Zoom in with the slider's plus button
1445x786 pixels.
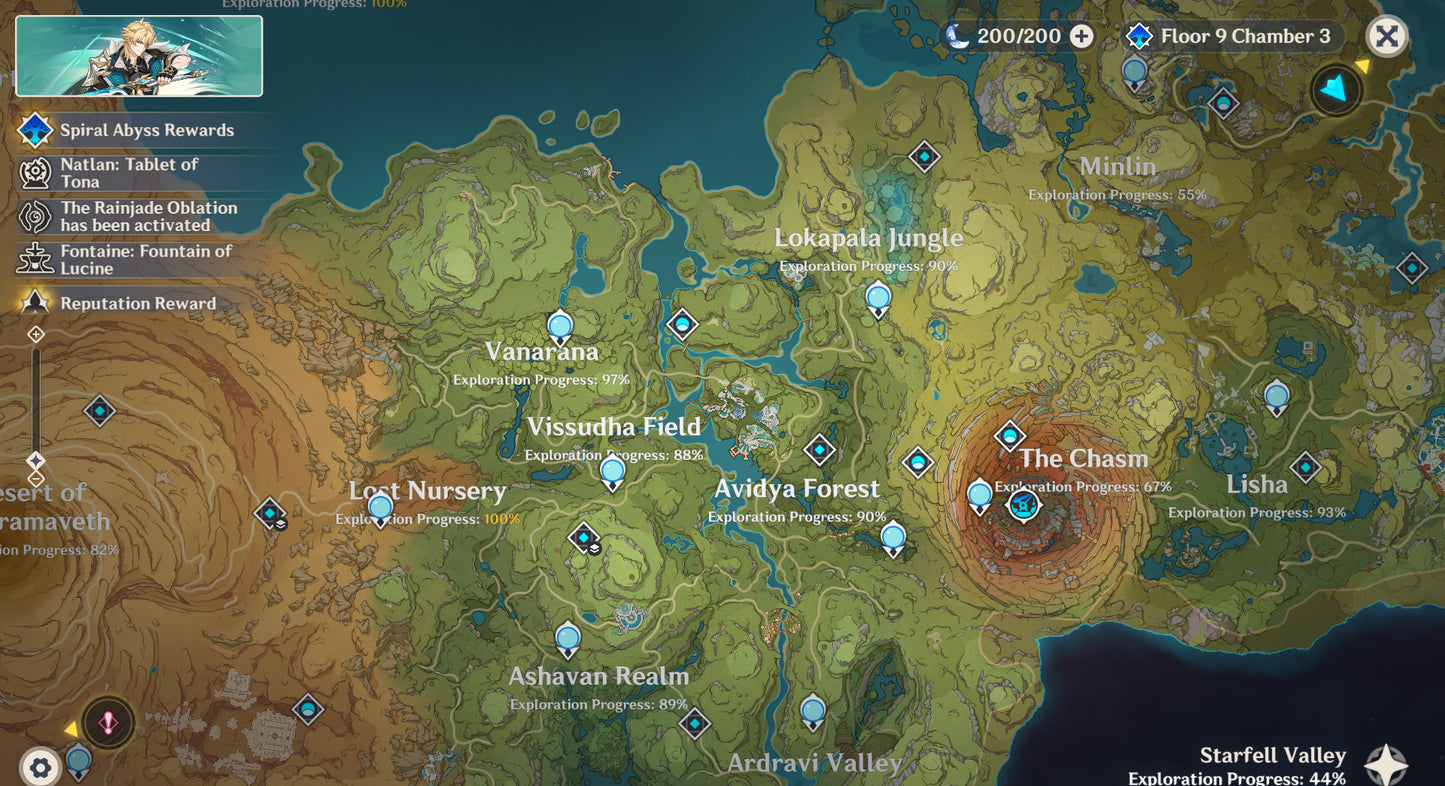pyautogui.click(x=36, y=334)
